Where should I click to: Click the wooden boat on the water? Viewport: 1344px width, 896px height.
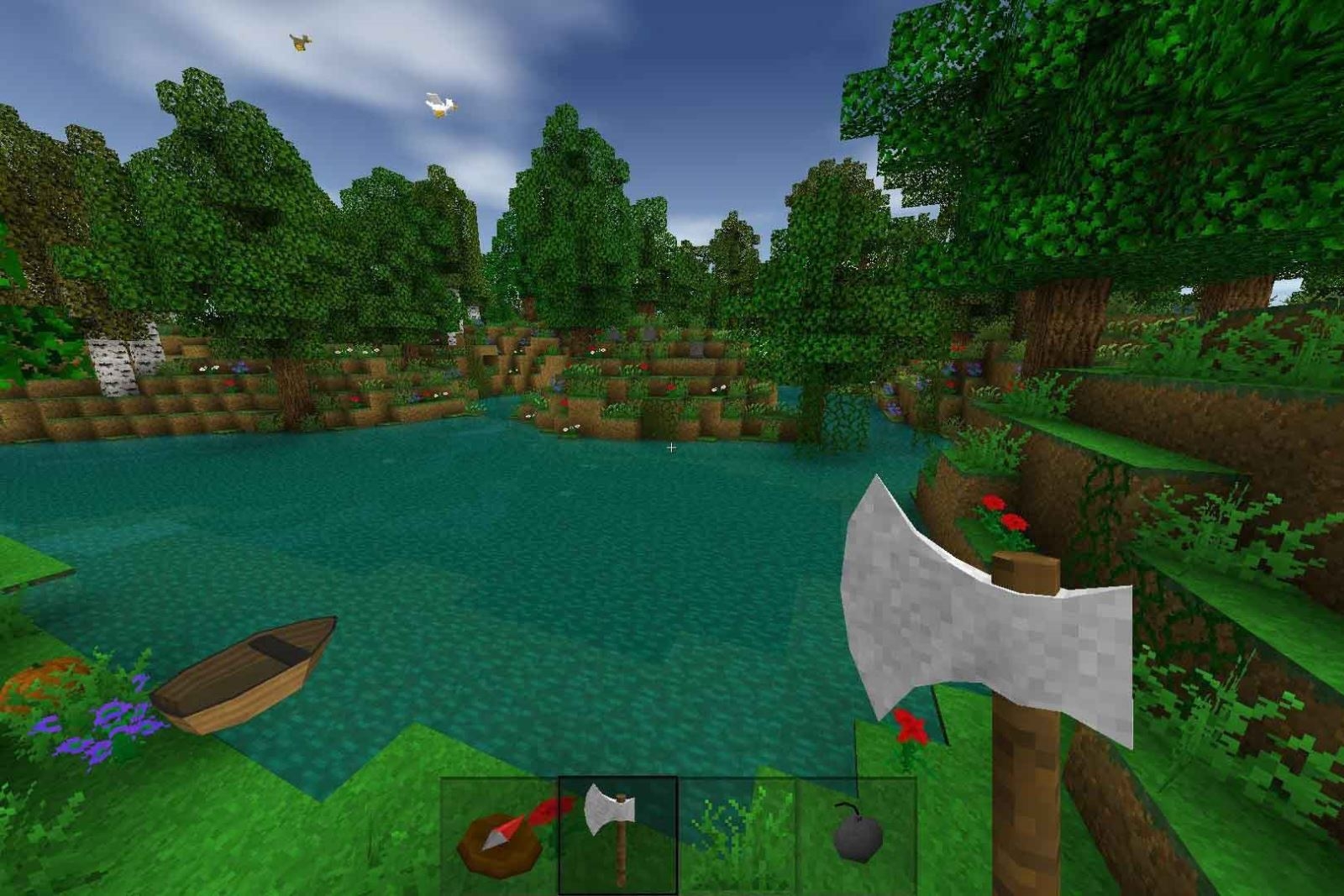[244, 672]
